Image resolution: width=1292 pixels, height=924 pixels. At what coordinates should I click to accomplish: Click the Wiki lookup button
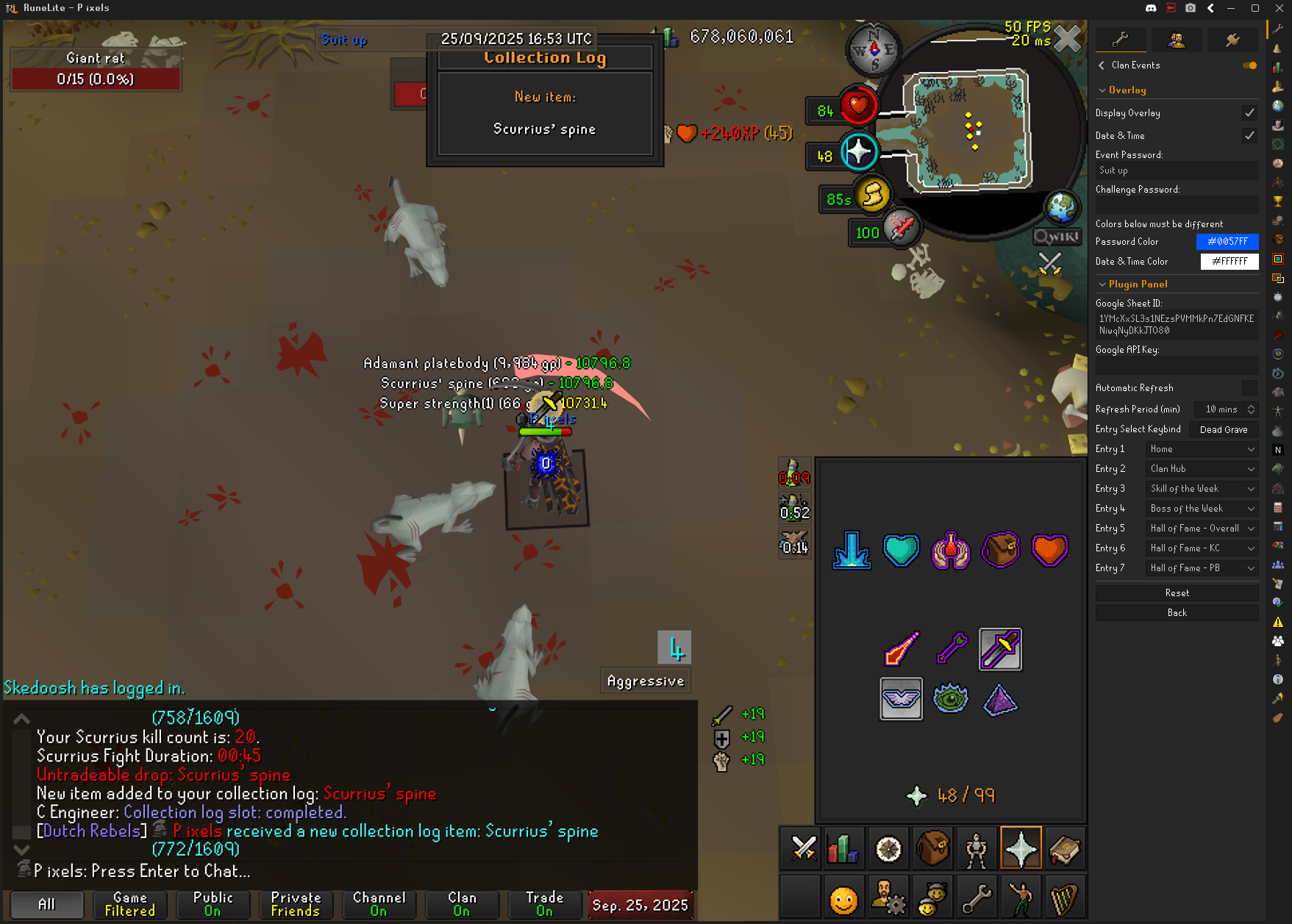[x=1057, y=237]
